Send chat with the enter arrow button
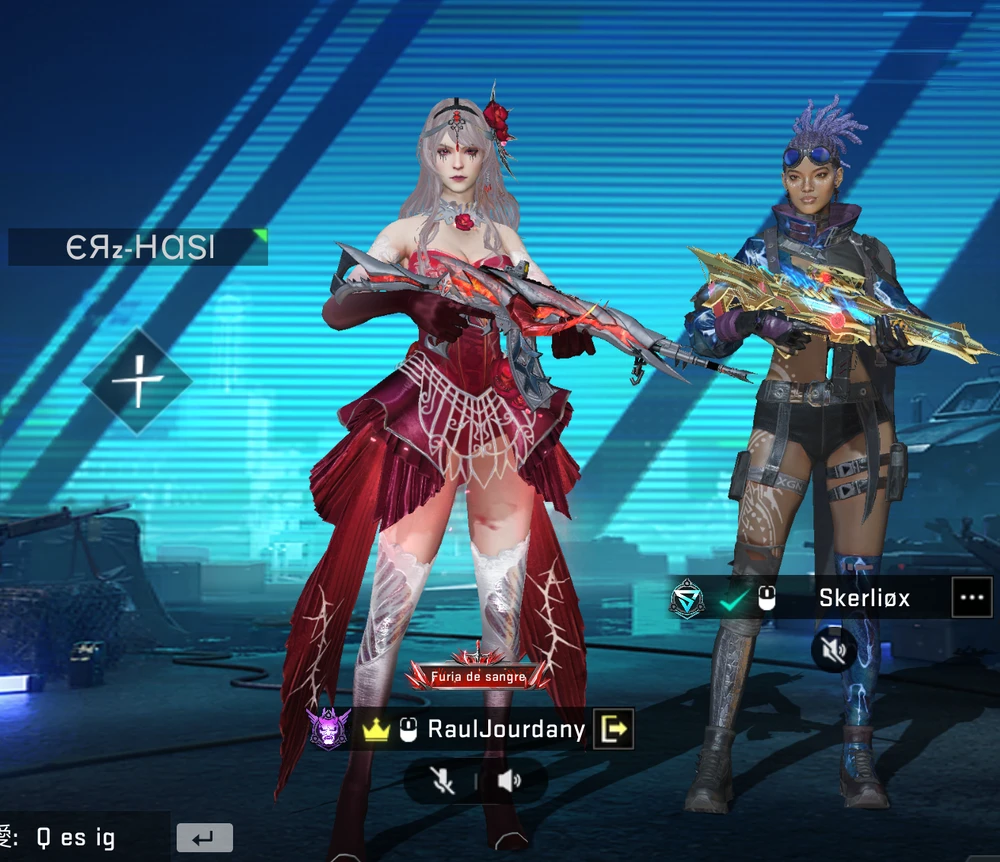Screen dimensions: 1000x862 (204, 837)
